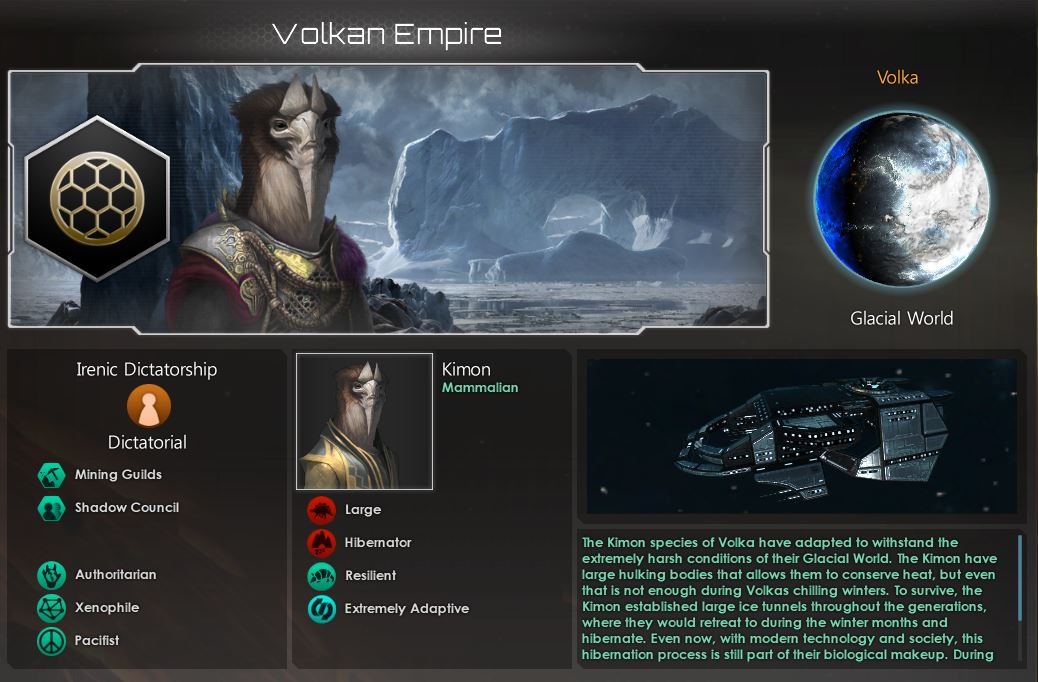1038x682 pixels.
Task: Click the Large trait icon
Action: [x=321, y=510]
